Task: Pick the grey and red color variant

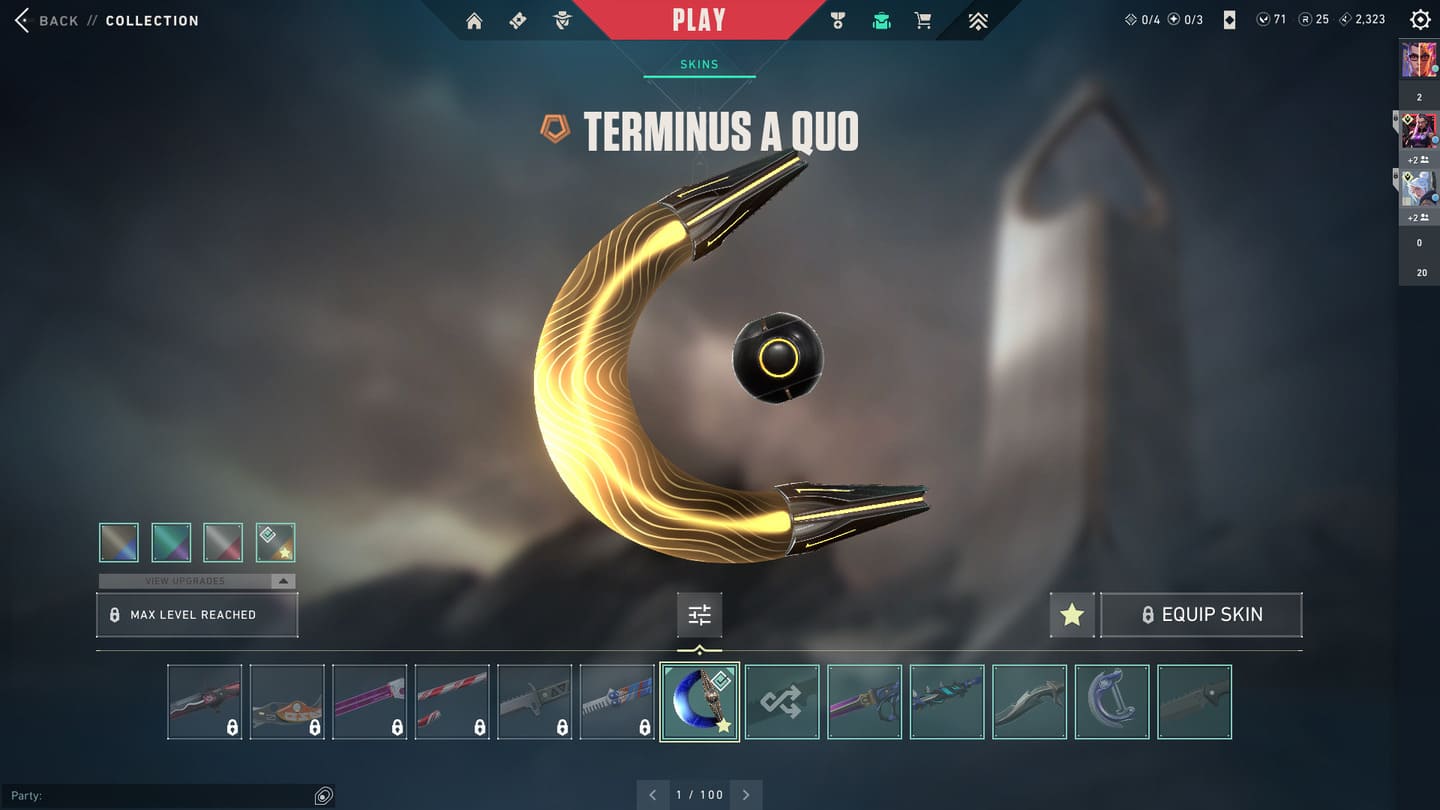Action: [x=223, y=543]
